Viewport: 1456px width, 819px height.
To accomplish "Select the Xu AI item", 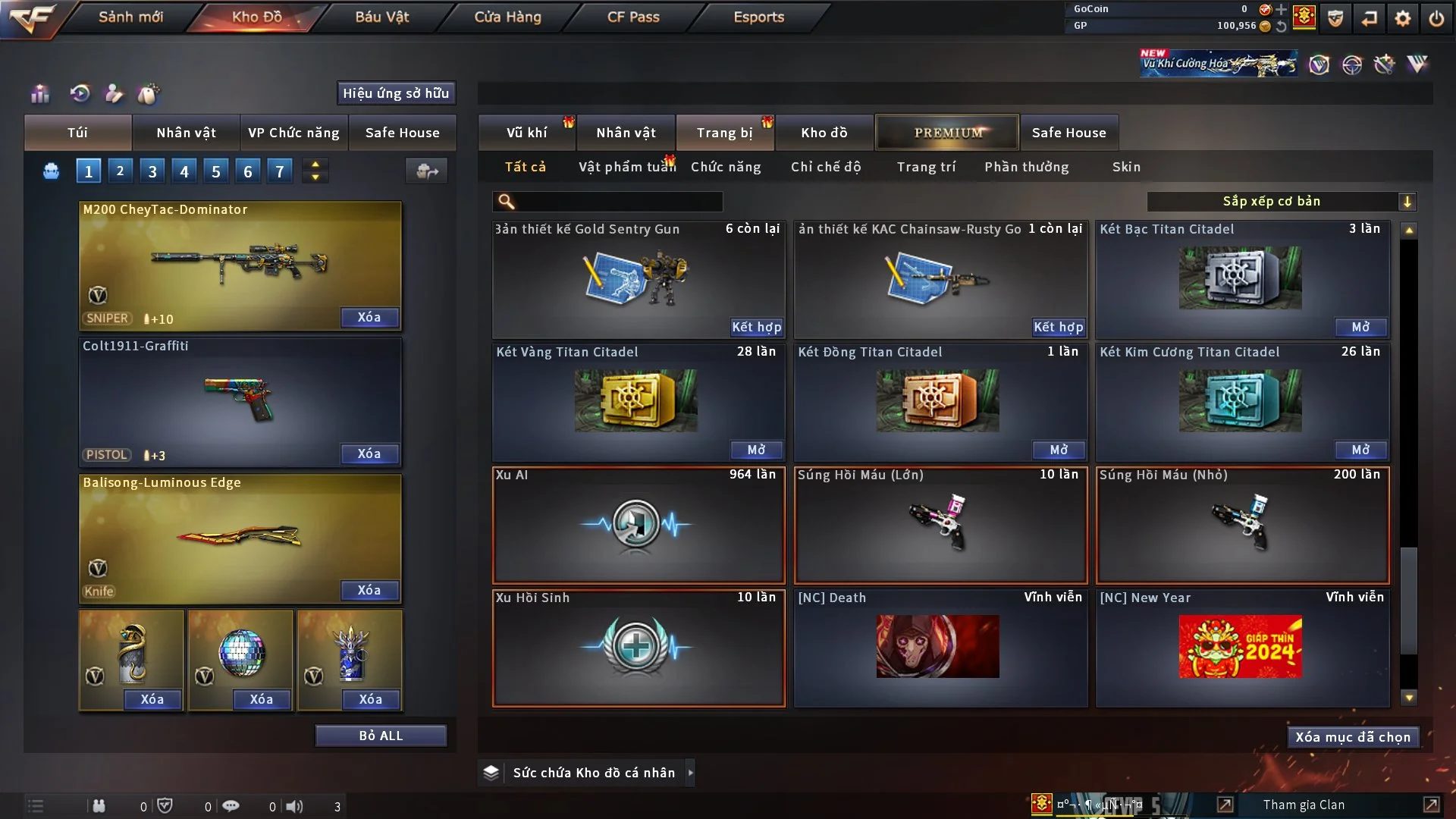I will tap(638, 525).
